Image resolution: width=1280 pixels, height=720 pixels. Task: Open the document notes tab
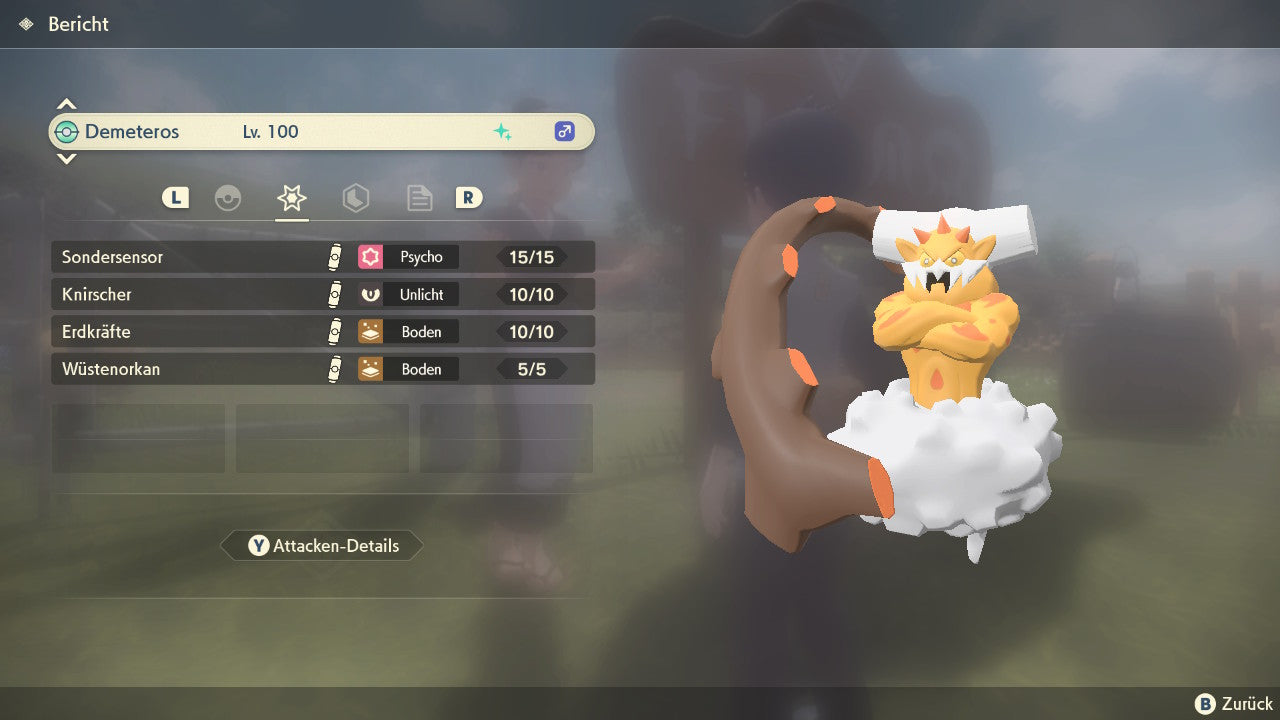coord(420,198)
